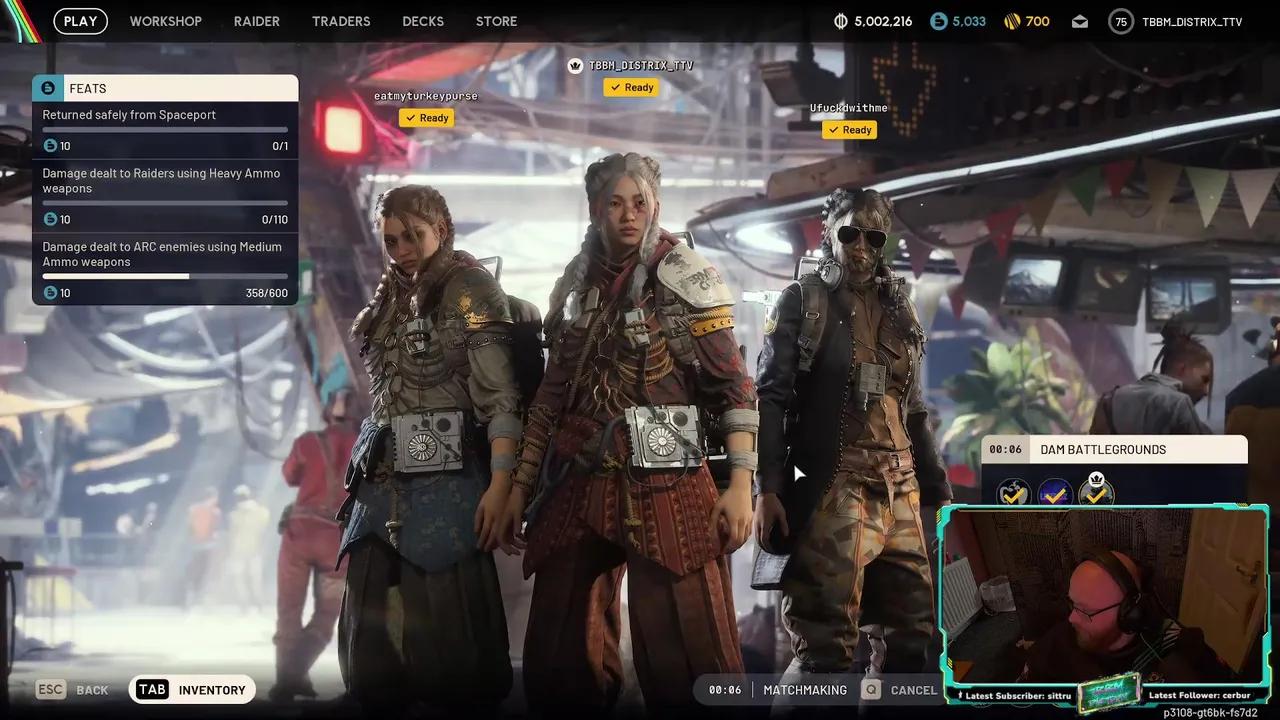This screenshot has width=1280, height=720.
Task: Click the blue coin icon in the FEATS header
Action: [48, 88]
